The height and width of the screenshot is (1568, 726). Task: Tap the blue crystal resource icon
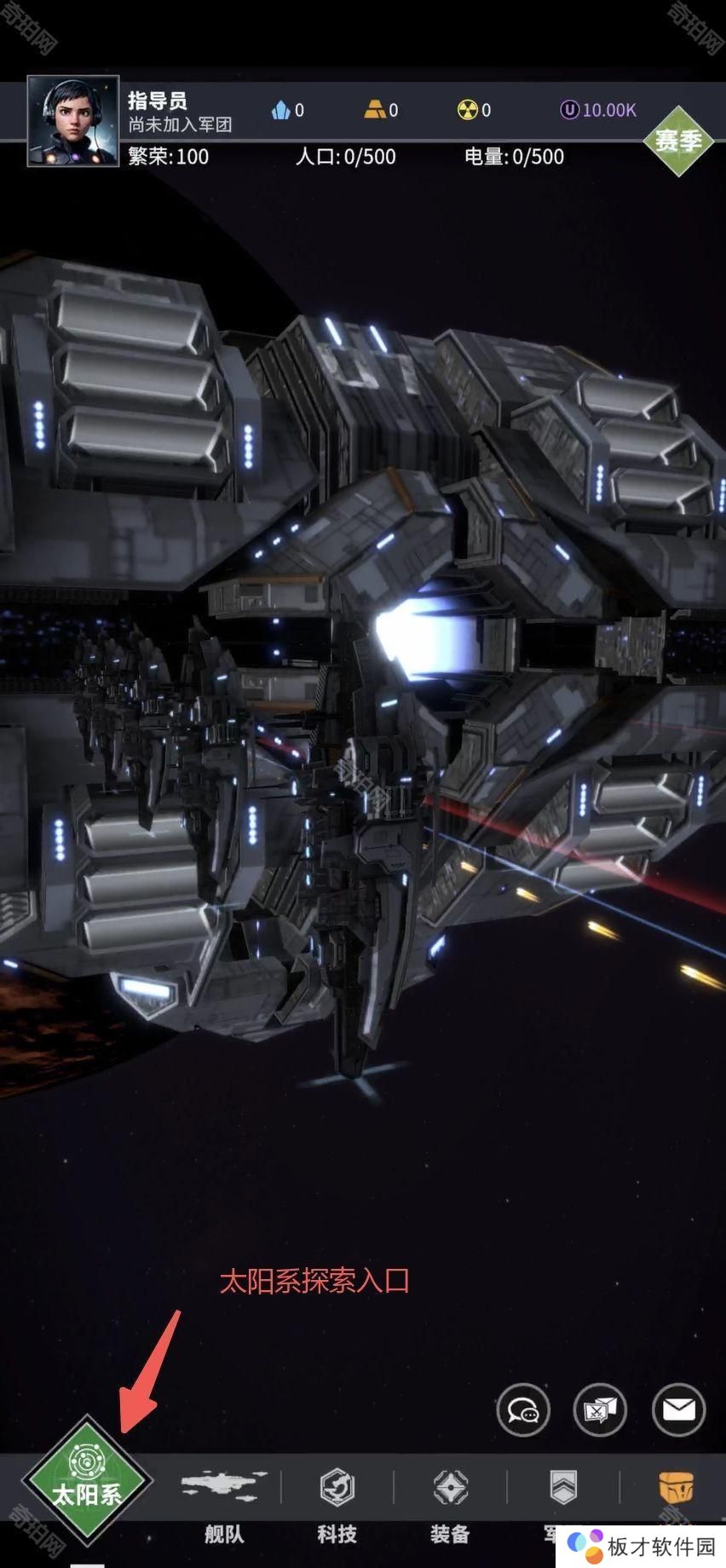(x=281, y=110)
